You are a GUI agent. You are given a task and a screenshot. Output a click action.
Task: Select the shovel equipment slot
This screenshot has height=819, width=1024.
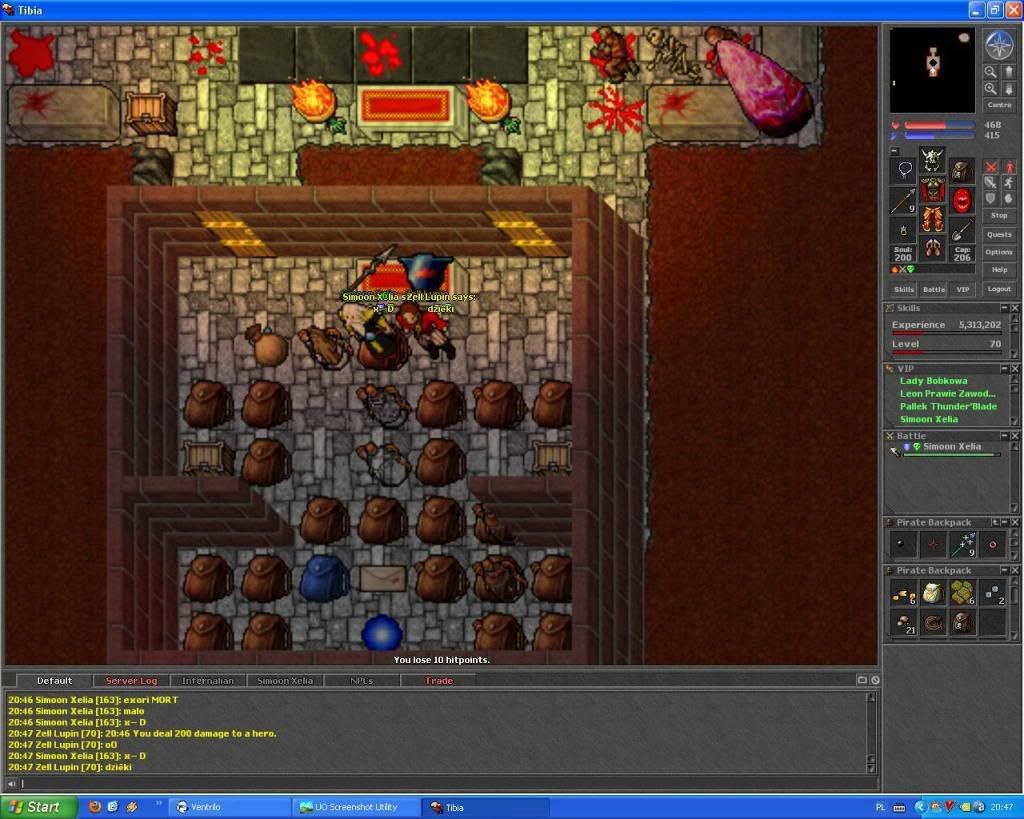[962, 229]
